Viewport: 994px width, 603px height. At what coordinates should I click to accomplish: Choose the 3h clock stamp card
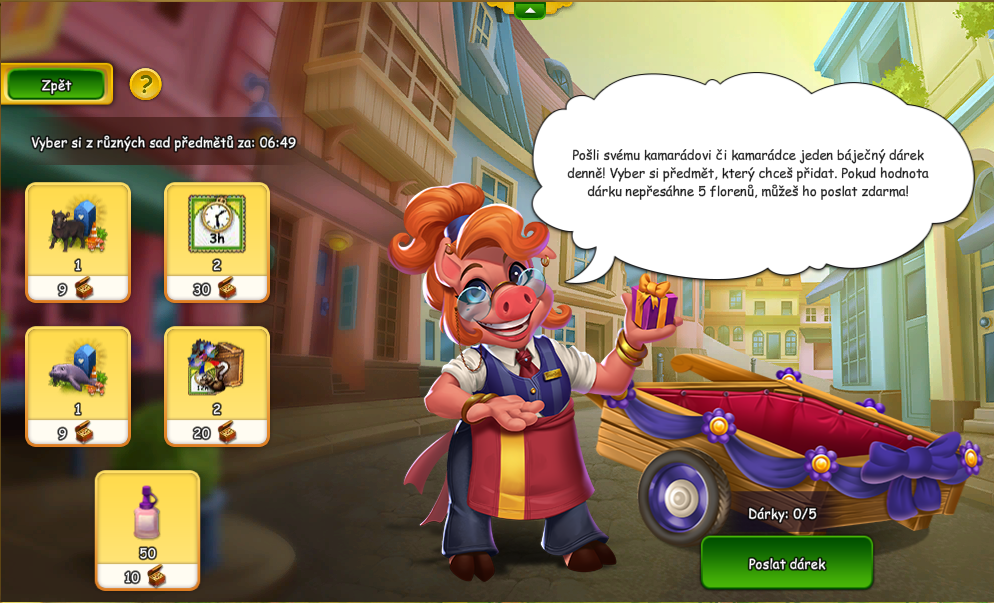pos(217,240)
